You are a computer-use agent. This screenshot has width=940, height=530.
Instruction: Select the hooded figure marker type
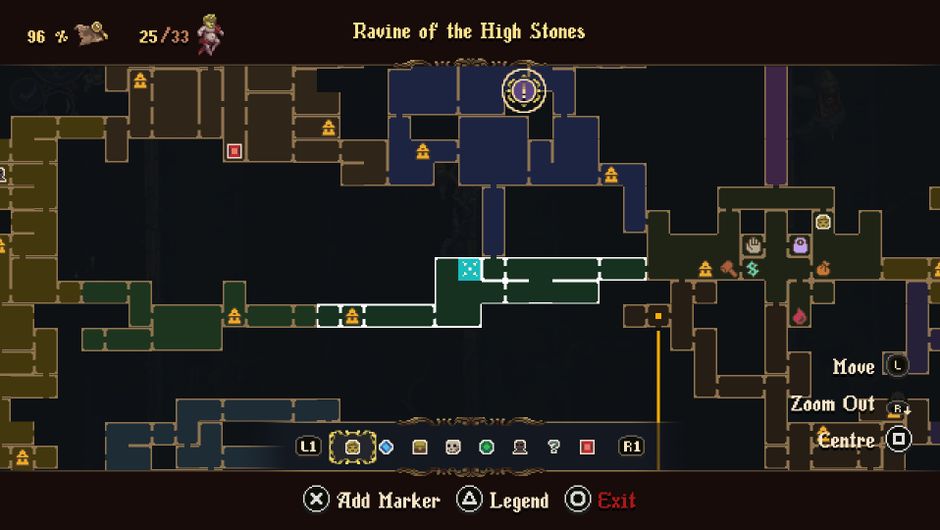tap(520, 447)
